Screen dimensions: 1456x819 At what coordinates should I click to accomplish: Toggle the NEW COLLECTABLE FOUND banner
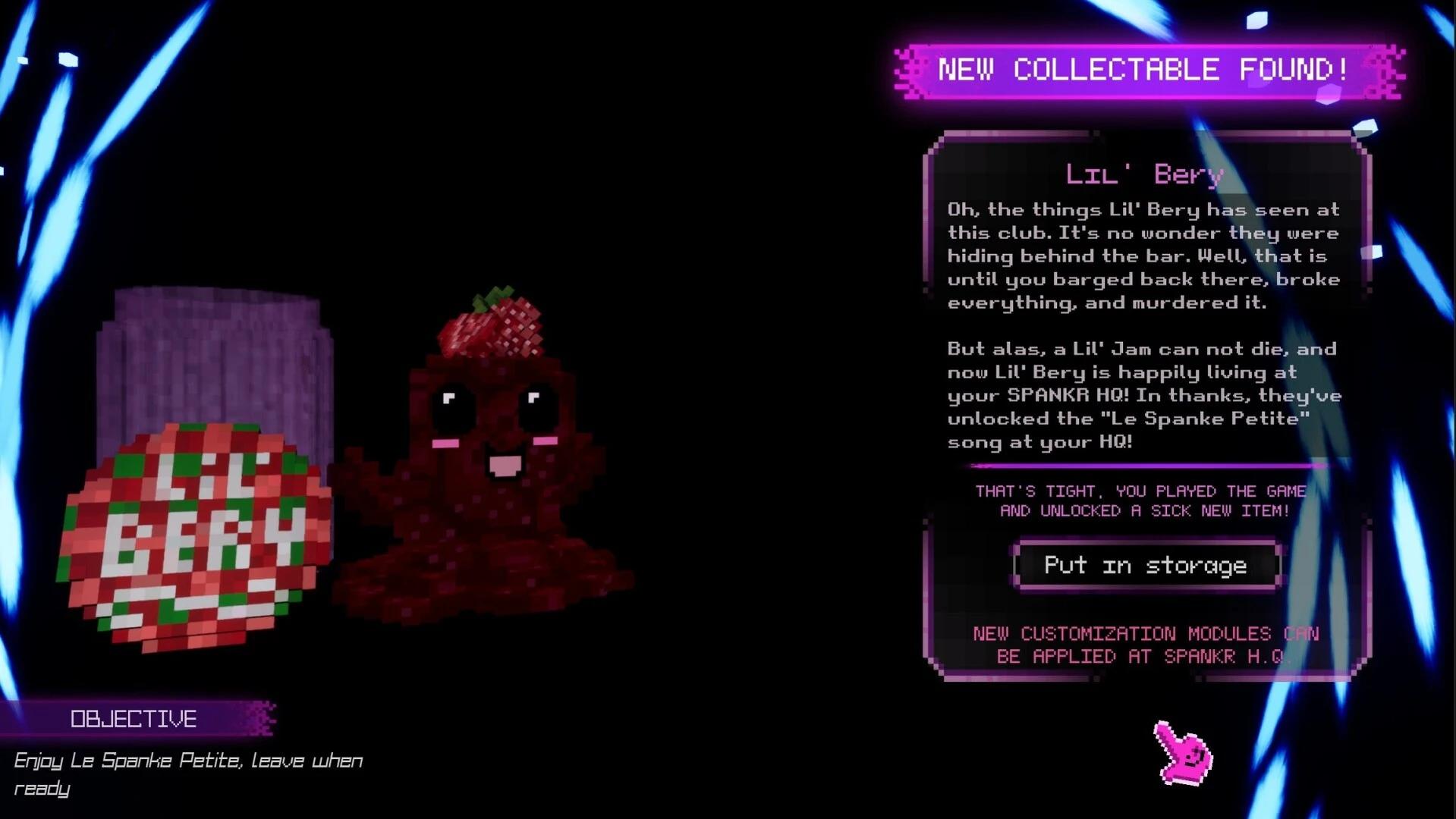pos(1143,71)
